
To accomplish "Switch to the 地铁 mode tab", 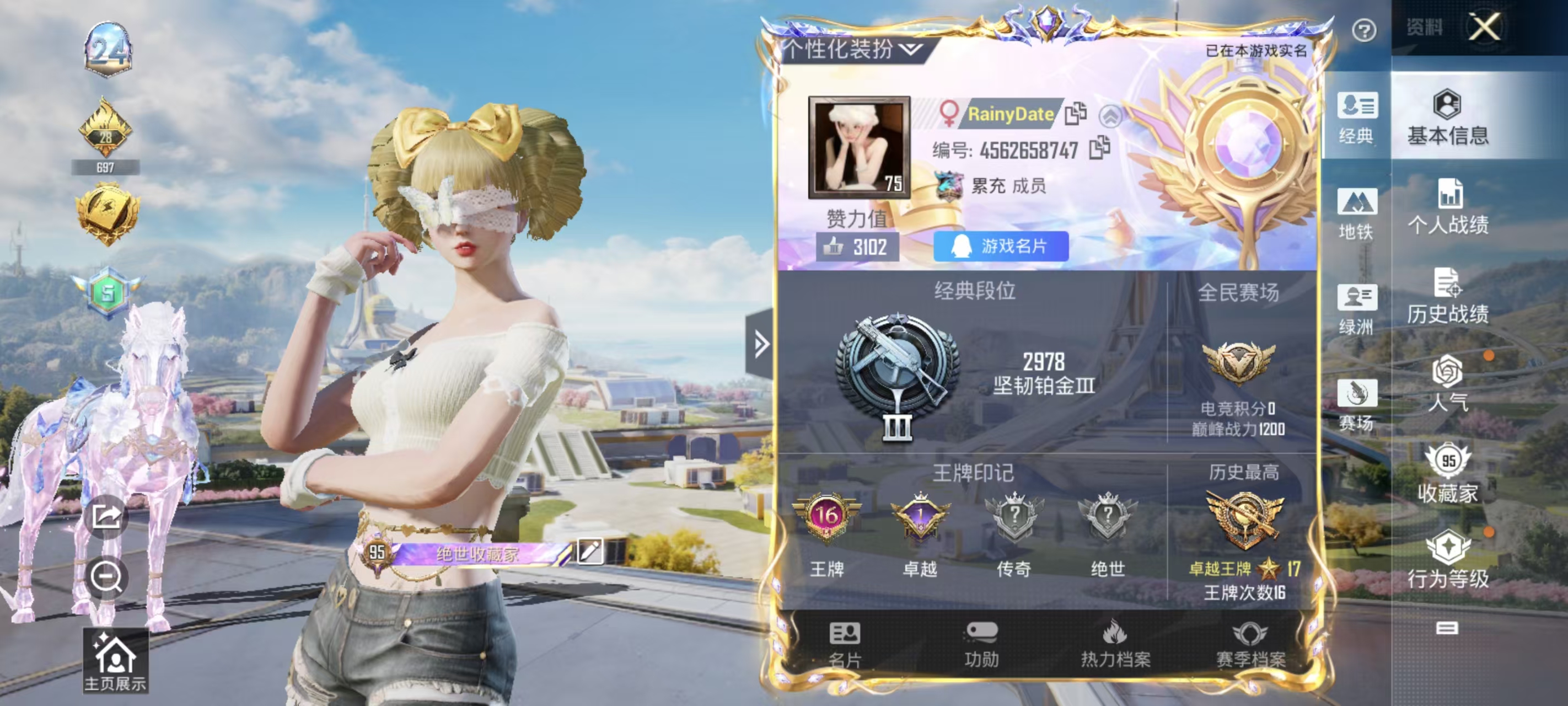I will pos(1356,214).
